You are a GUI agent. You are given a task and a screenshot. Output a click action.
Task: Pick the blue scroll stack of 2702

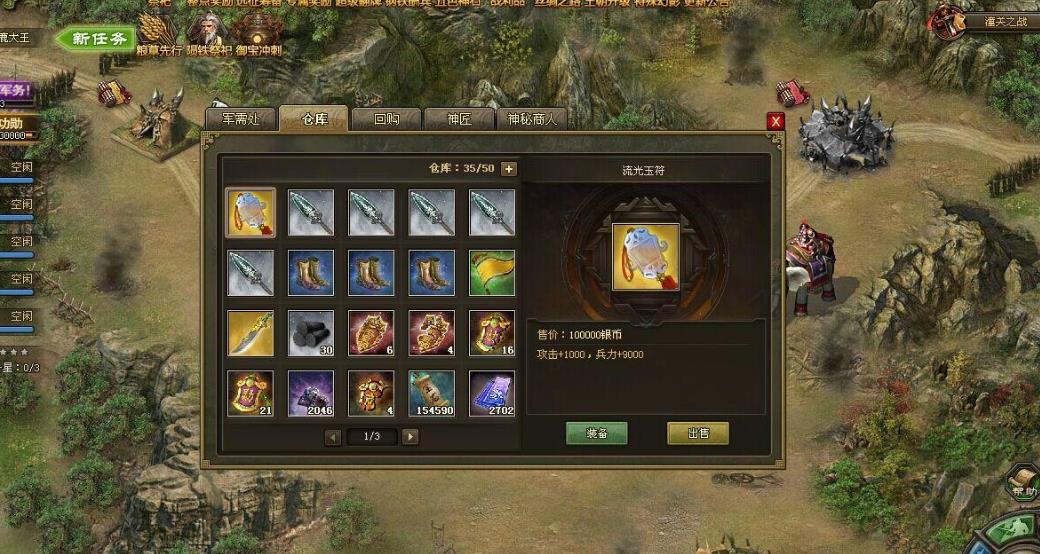[492, 393]
